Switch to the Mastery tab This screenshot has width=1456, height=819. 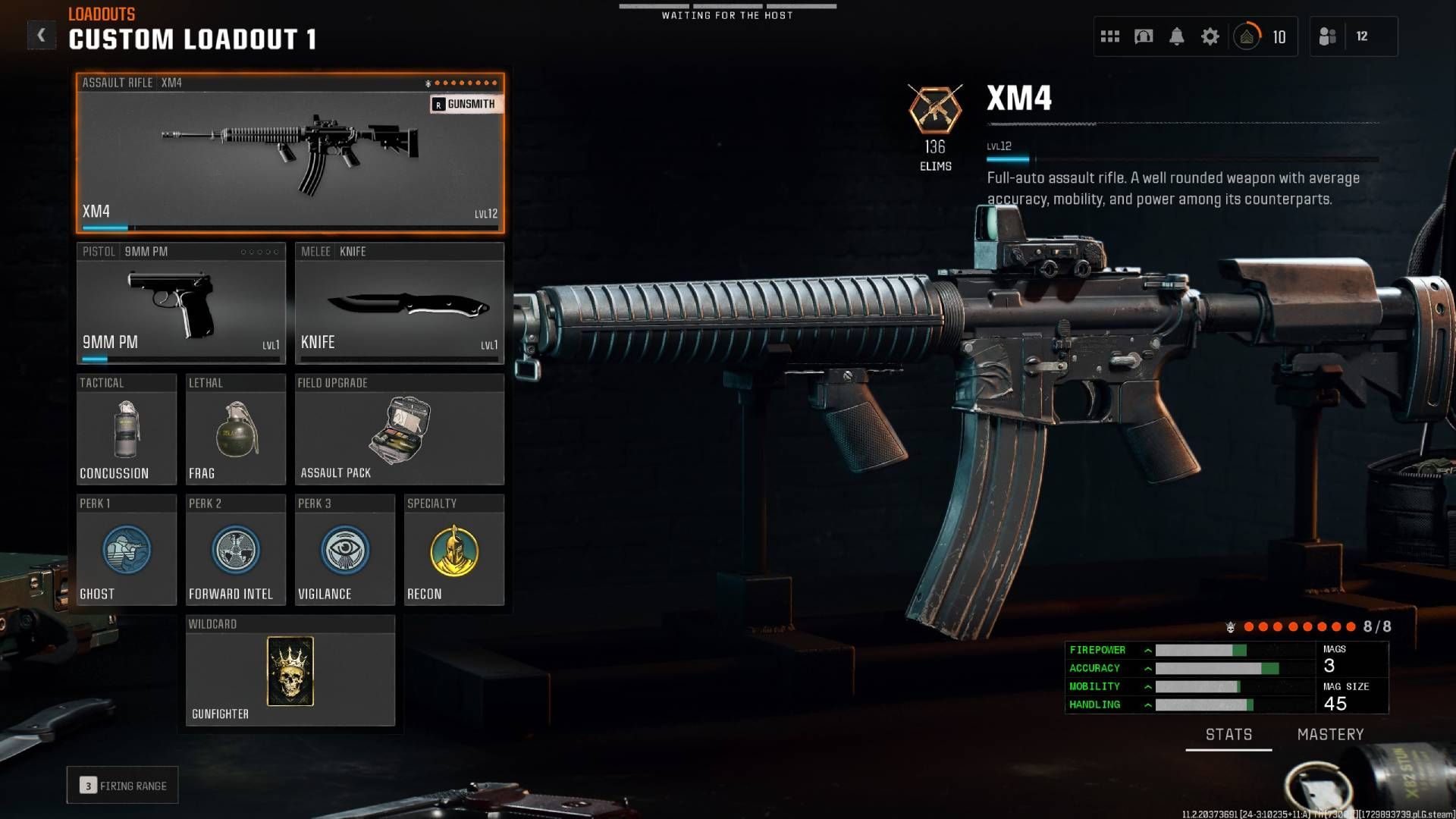pyautogui.click(x=1331, y=734)
